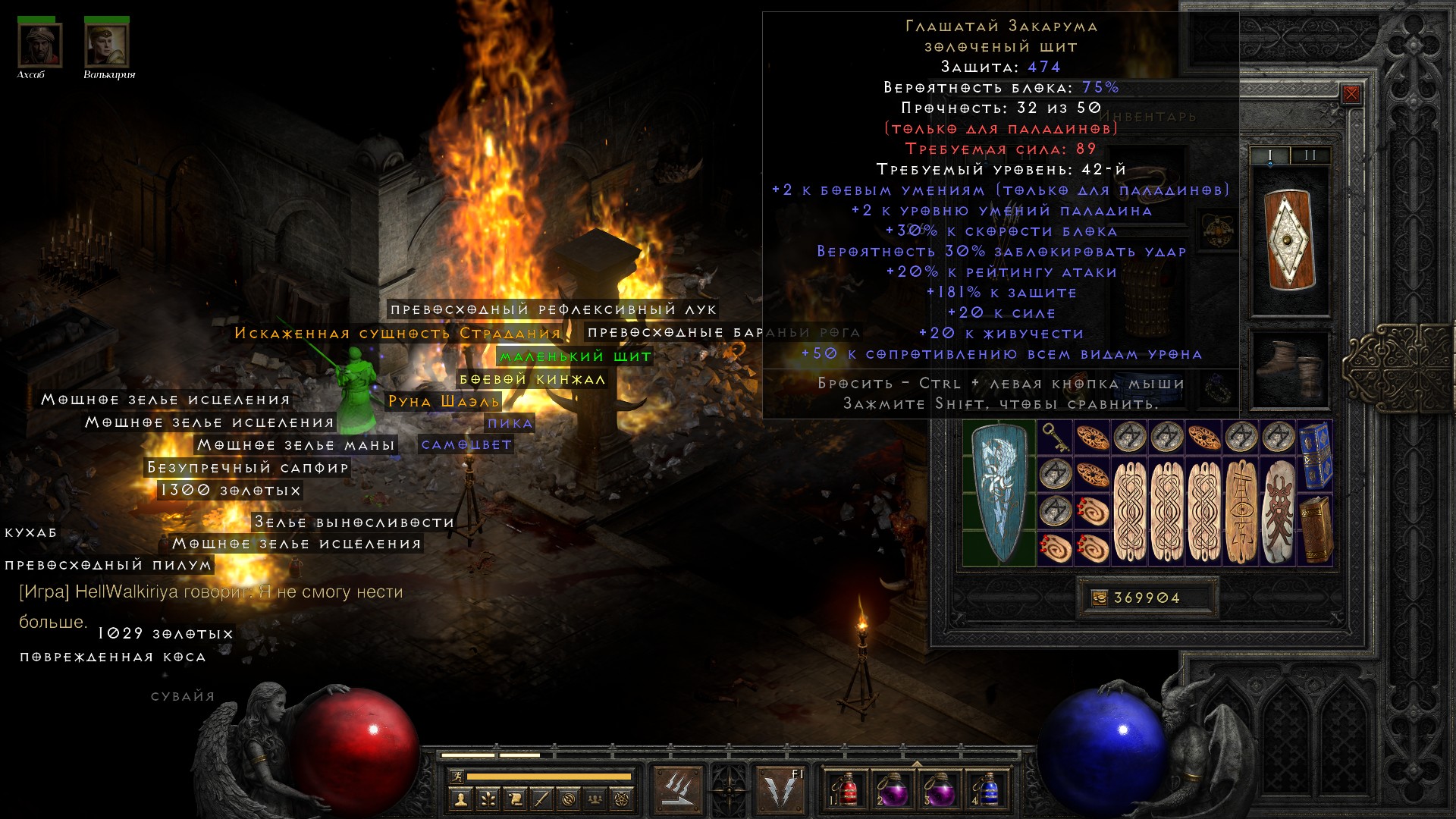
Task: Click the gold coin button by 369904
Action: [1099, 598]
